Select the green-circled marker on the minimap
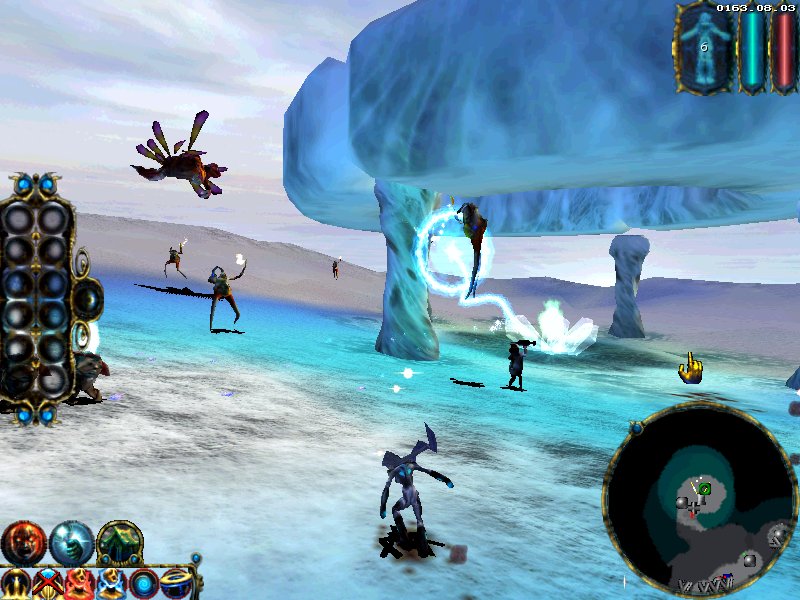The image size is (800, 600). pos(705,488)
